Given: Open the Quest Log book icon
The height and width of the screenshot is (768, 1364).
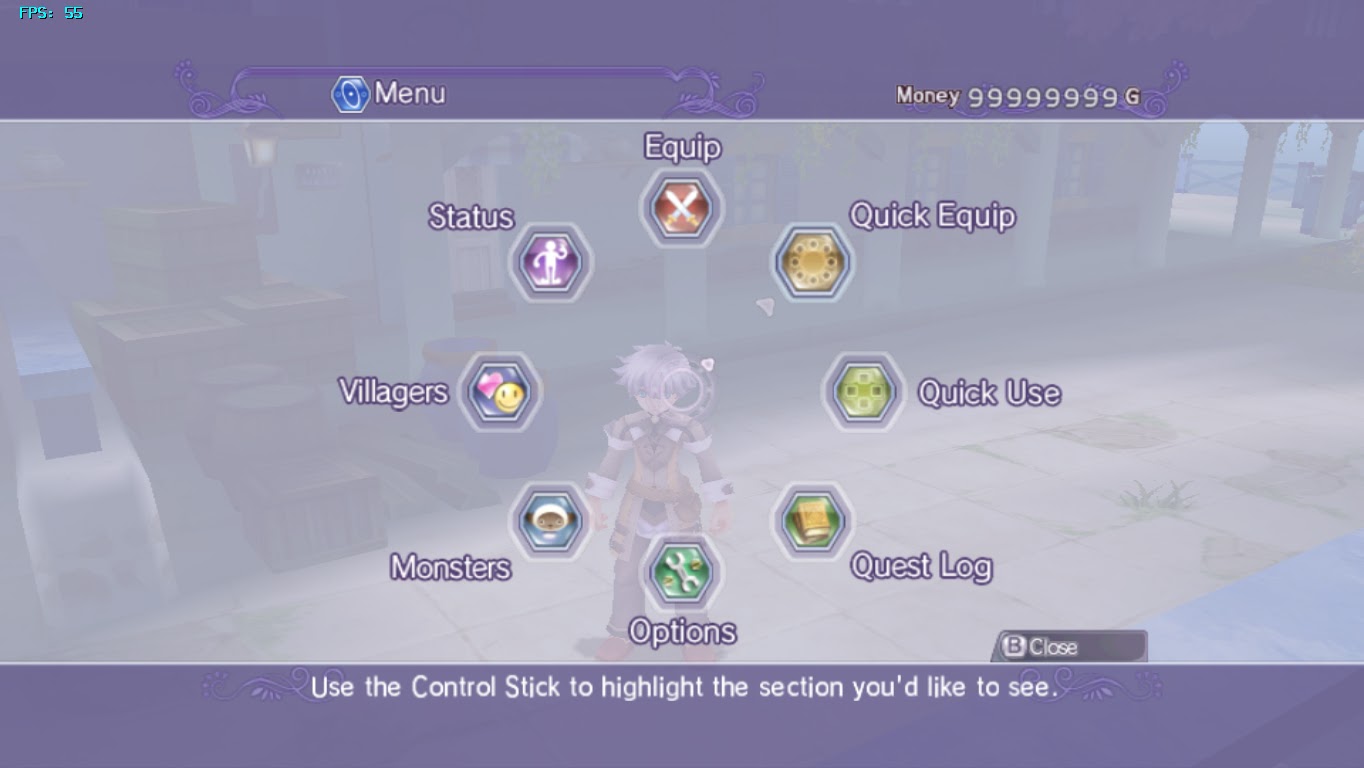Looking at the screenshot, I should click(813, 518).
